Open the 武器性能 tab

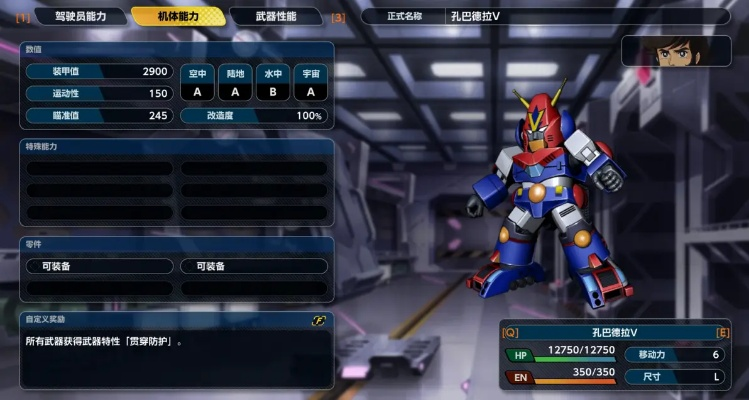coord(274,16)
